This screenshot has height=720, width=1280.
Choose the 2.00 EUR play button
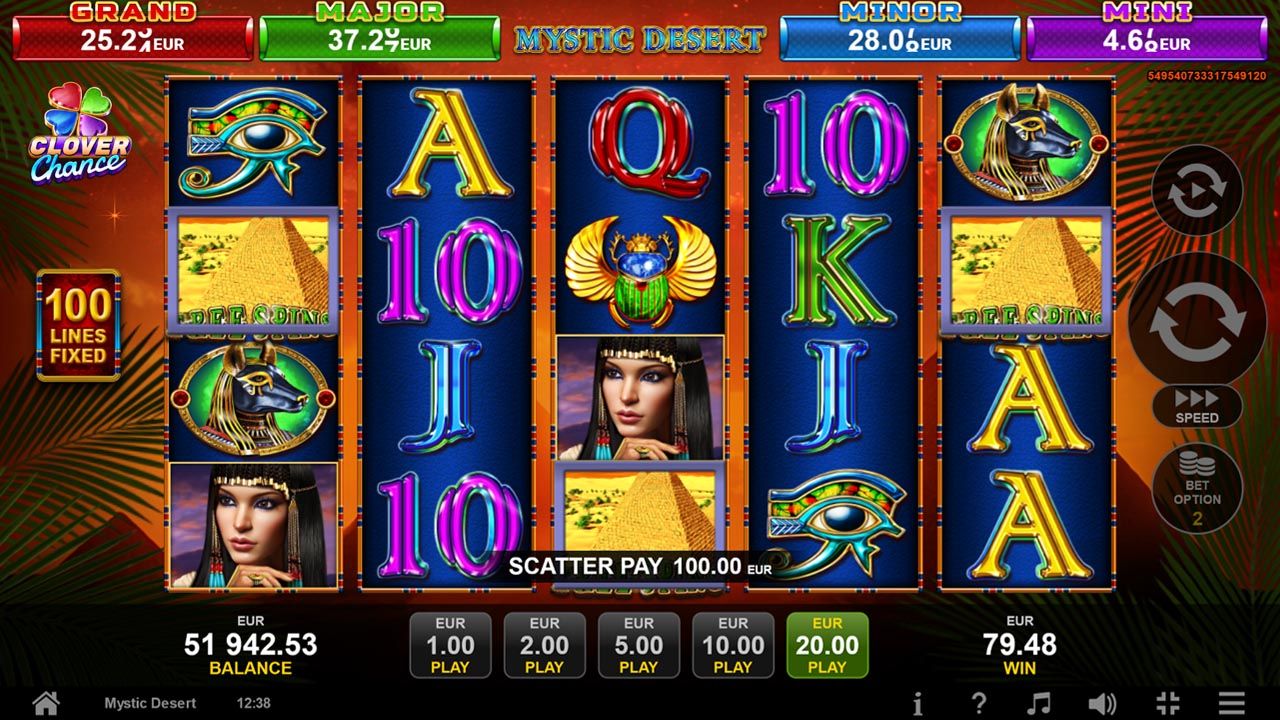[544, 645]
